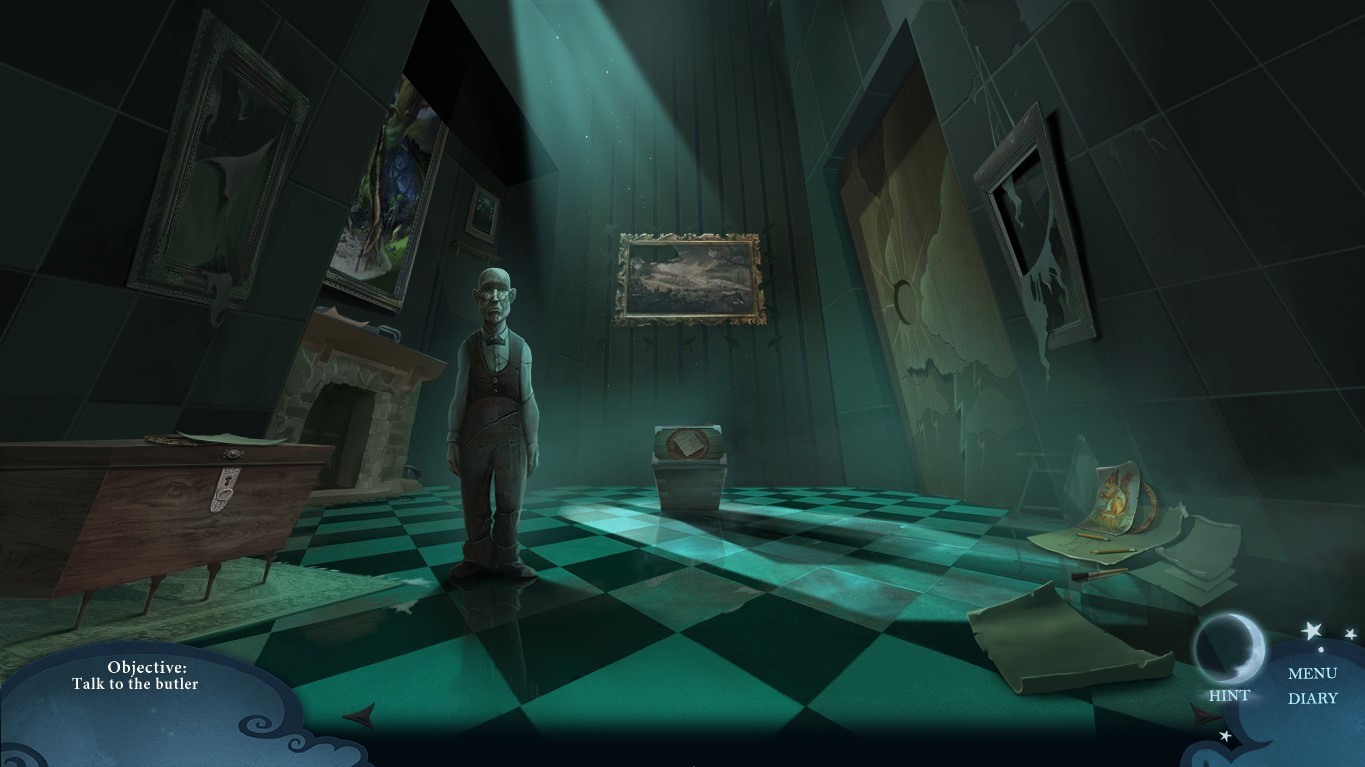Open the DIARY
Viewport: 1365px width, 767px height.
[x=1313, y=697]
